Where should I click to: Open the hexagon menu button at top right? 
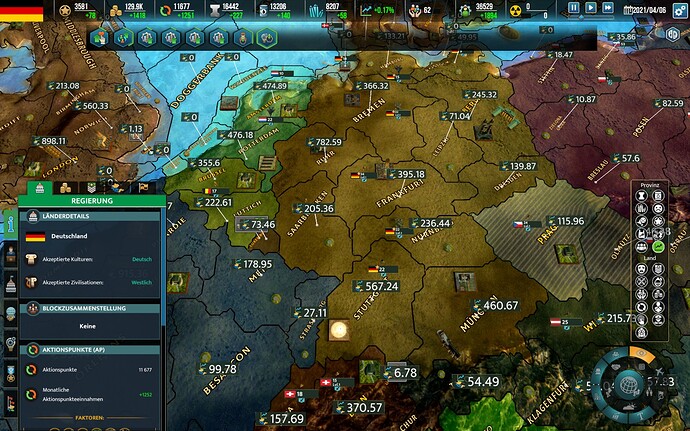click(673, 33)
